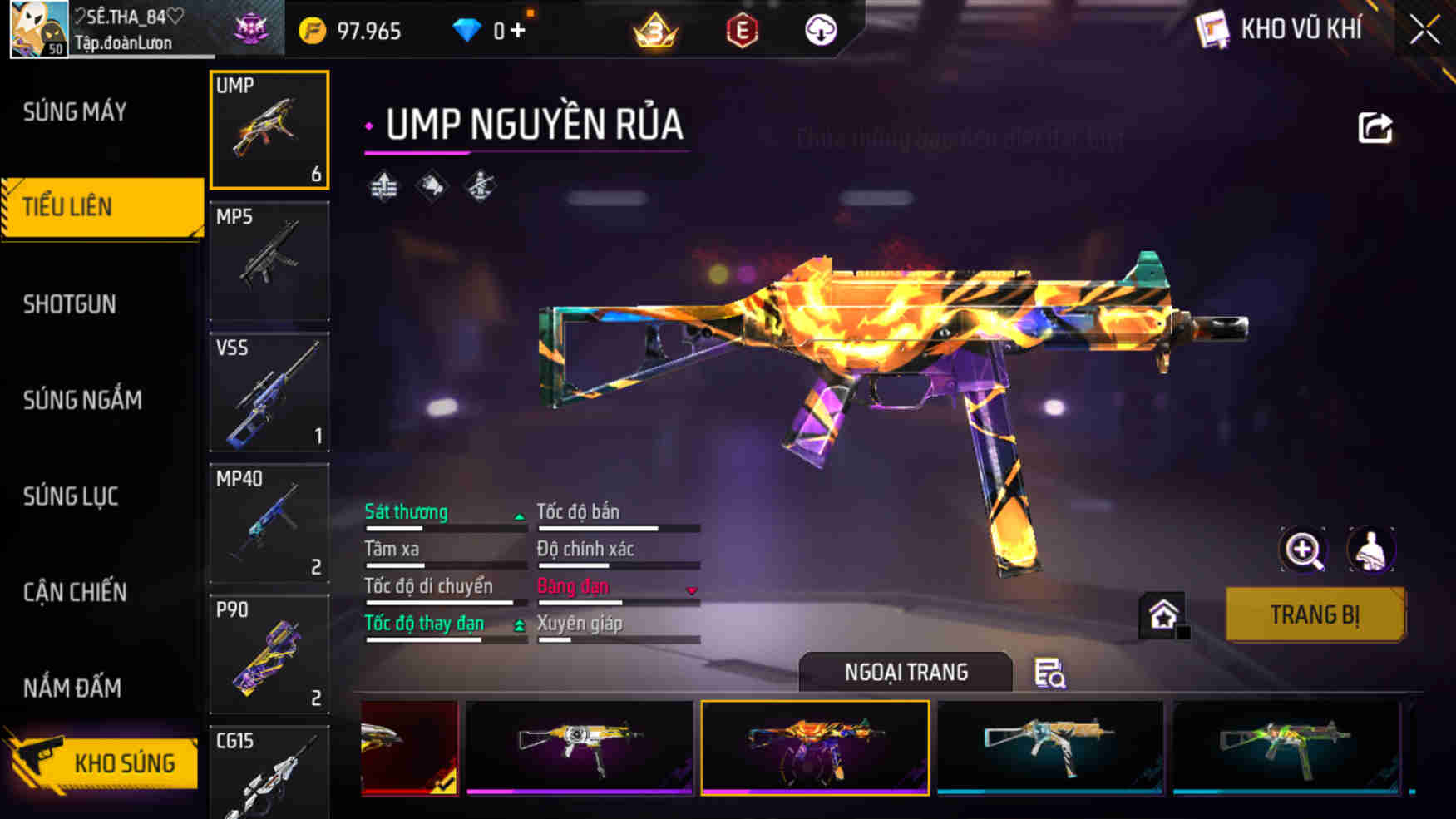Share the weapon using the share icon
This screenshot has width=1456, height=819.
1375,128
